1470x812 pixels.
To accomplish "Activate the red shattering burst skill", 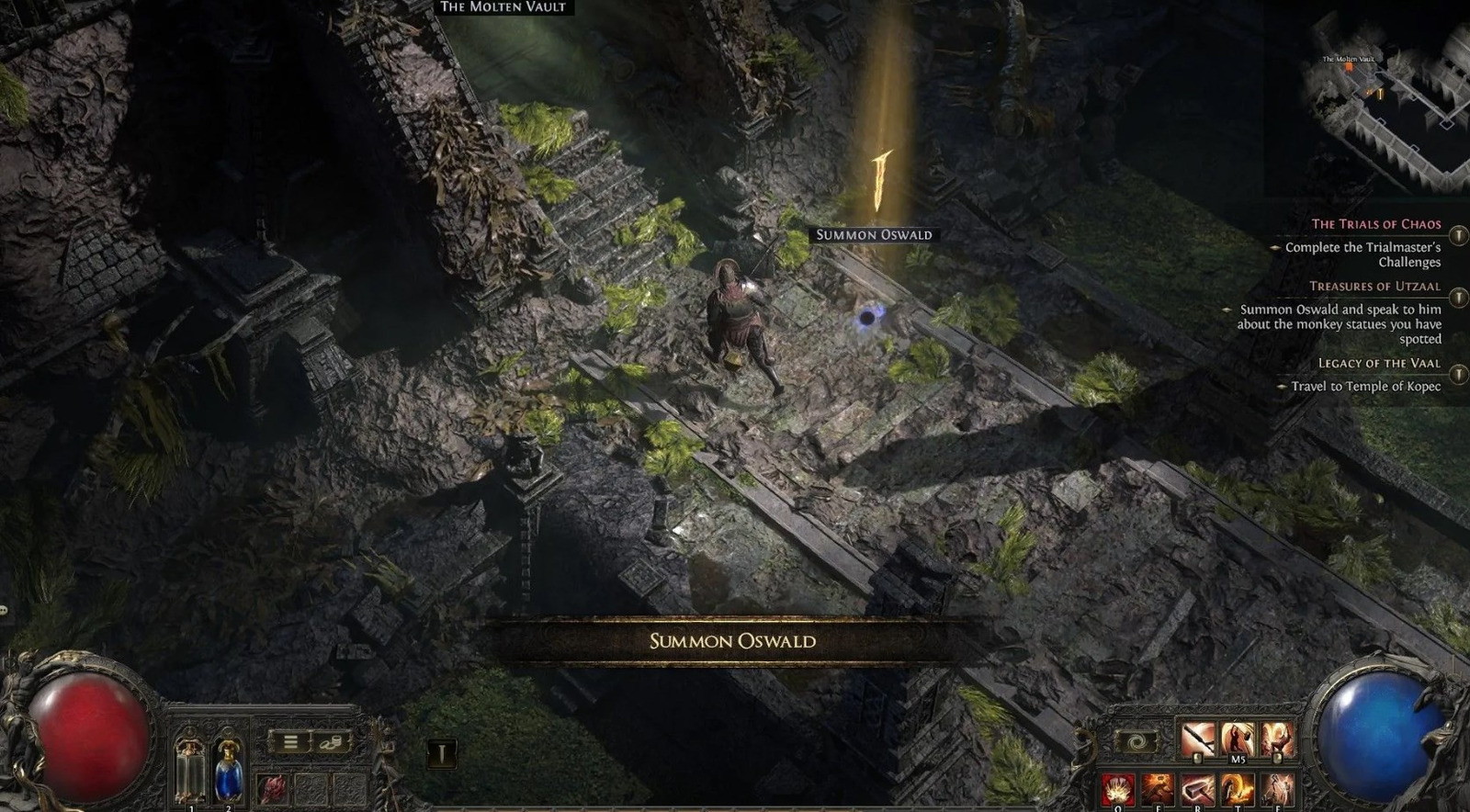I will point(1117,789).
